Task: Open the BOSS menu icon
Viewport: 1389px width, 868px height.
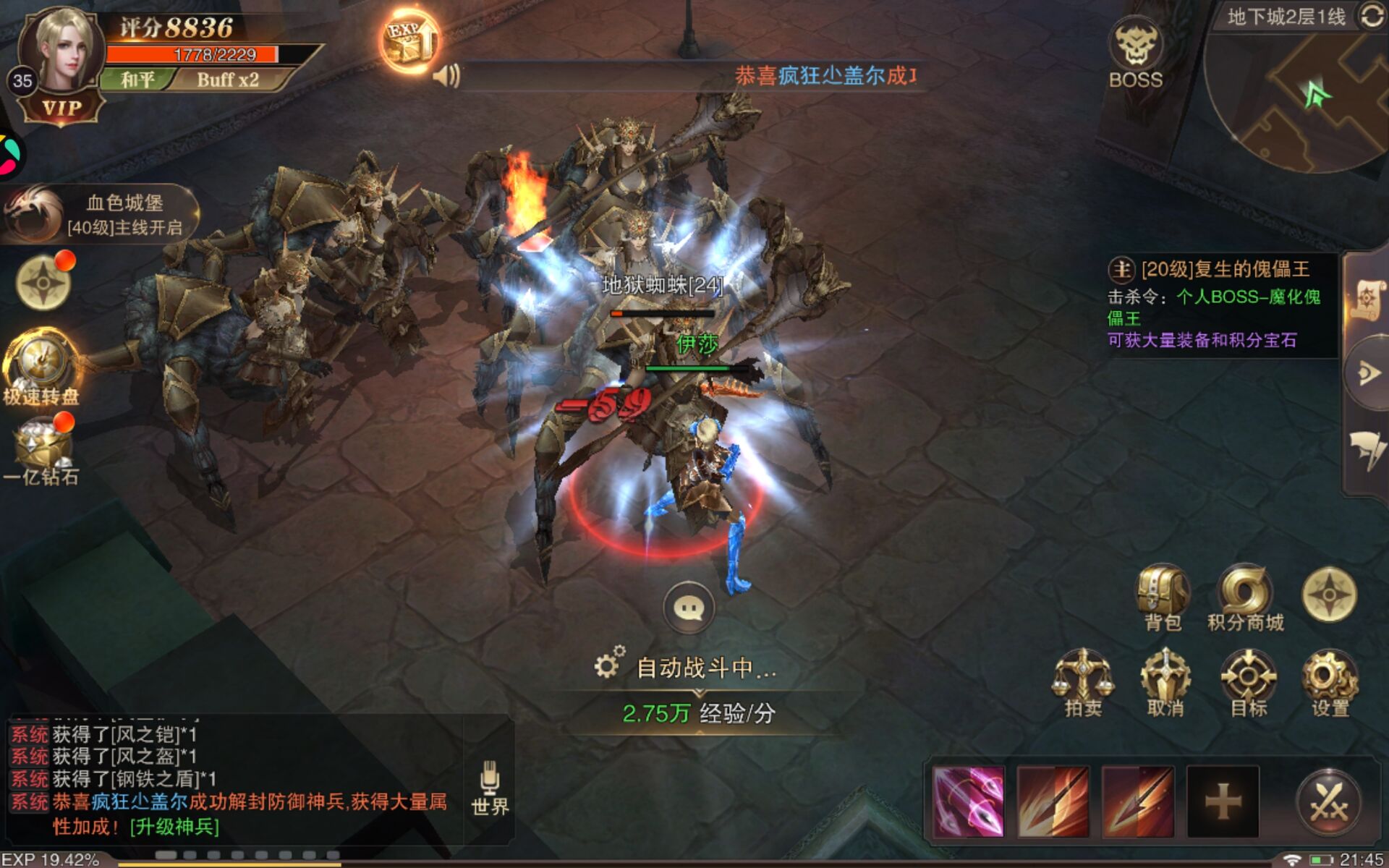Action: pos(1135,54)
